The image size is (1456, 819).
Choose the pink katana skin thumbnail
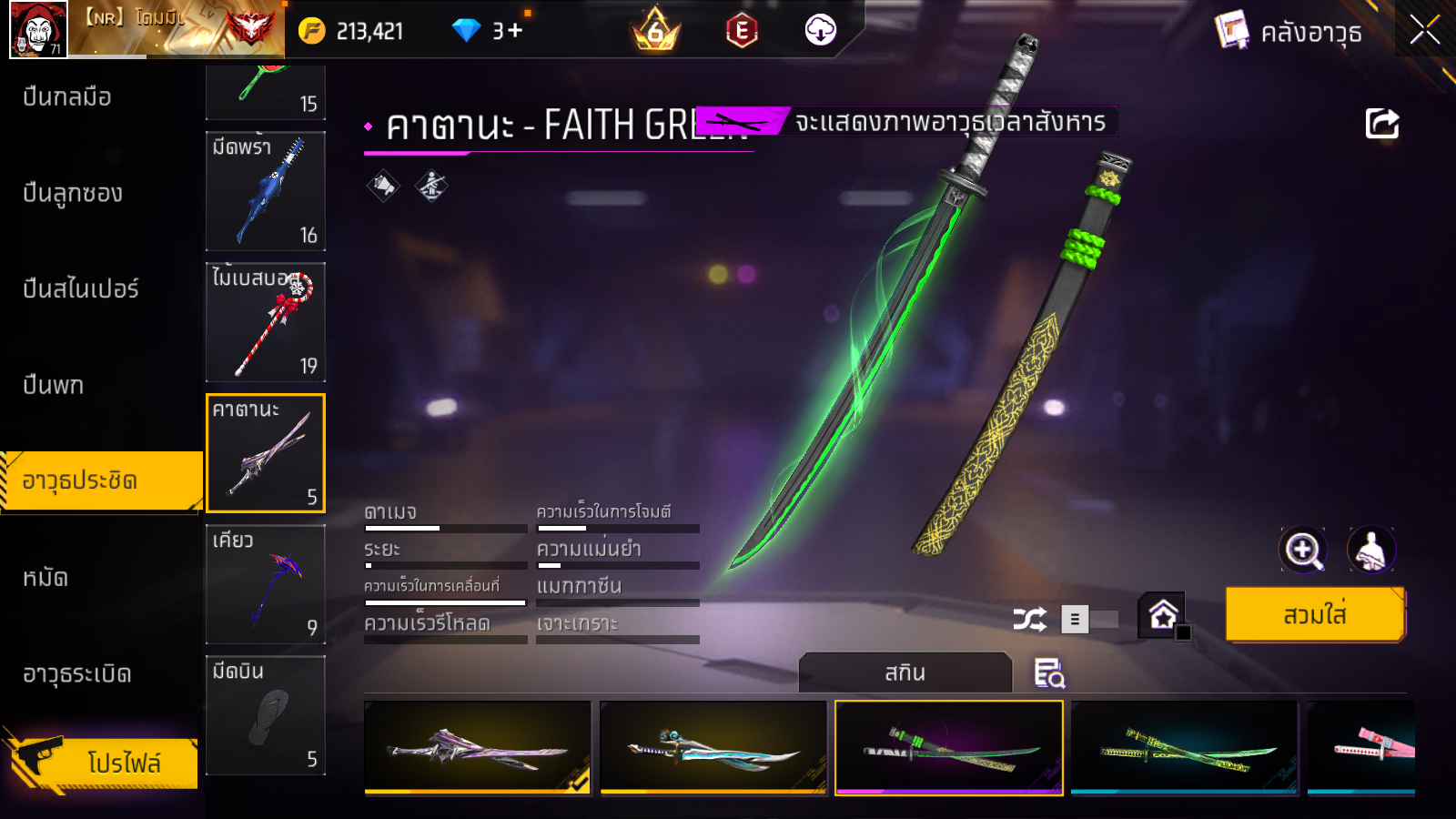point(1361,748)
